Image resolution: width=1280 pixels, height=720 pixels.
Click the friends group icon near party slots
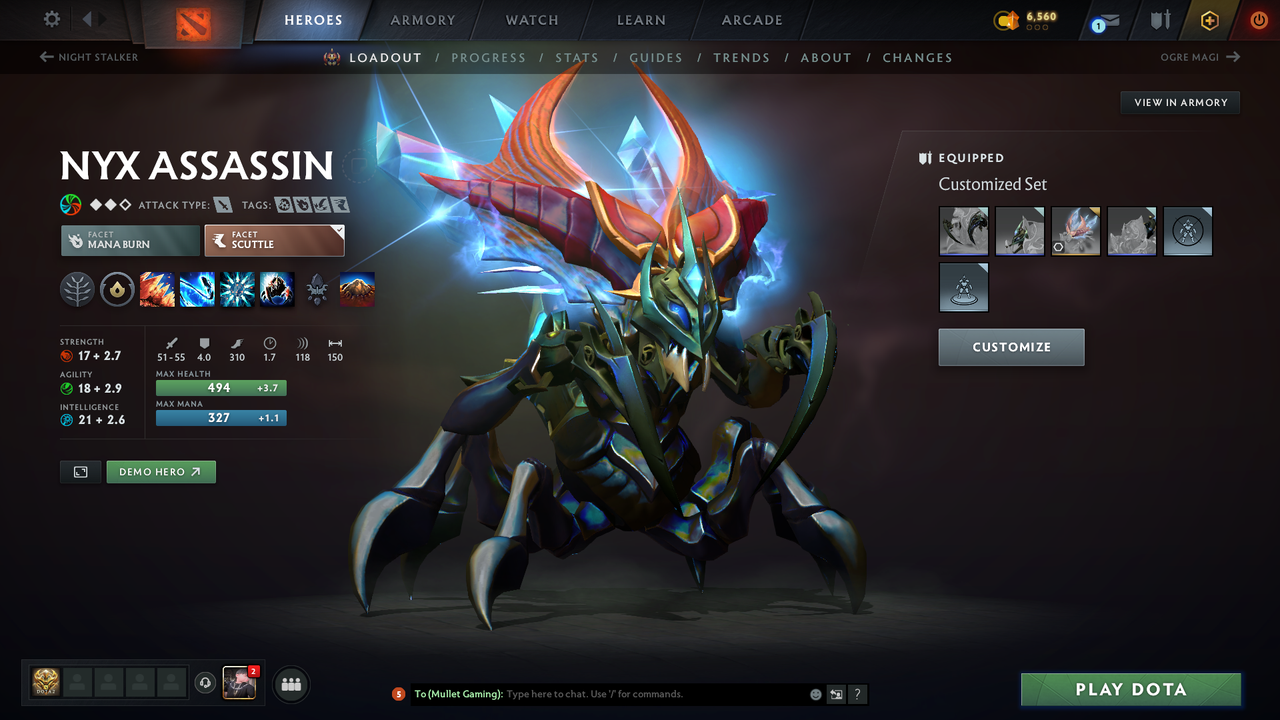289,684
